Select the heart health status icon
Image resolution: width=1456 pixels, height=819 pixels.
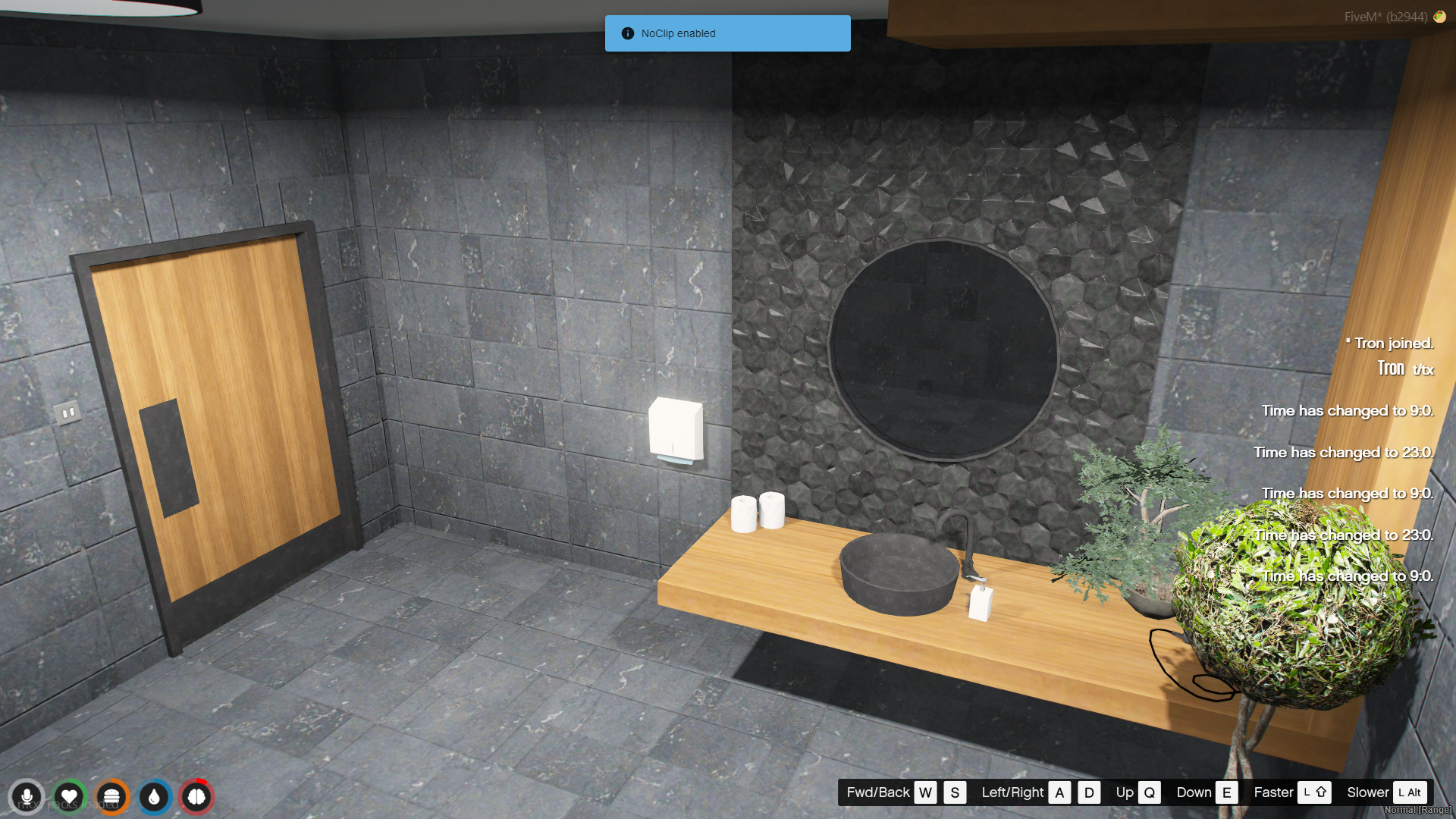(x=69, y=797)
